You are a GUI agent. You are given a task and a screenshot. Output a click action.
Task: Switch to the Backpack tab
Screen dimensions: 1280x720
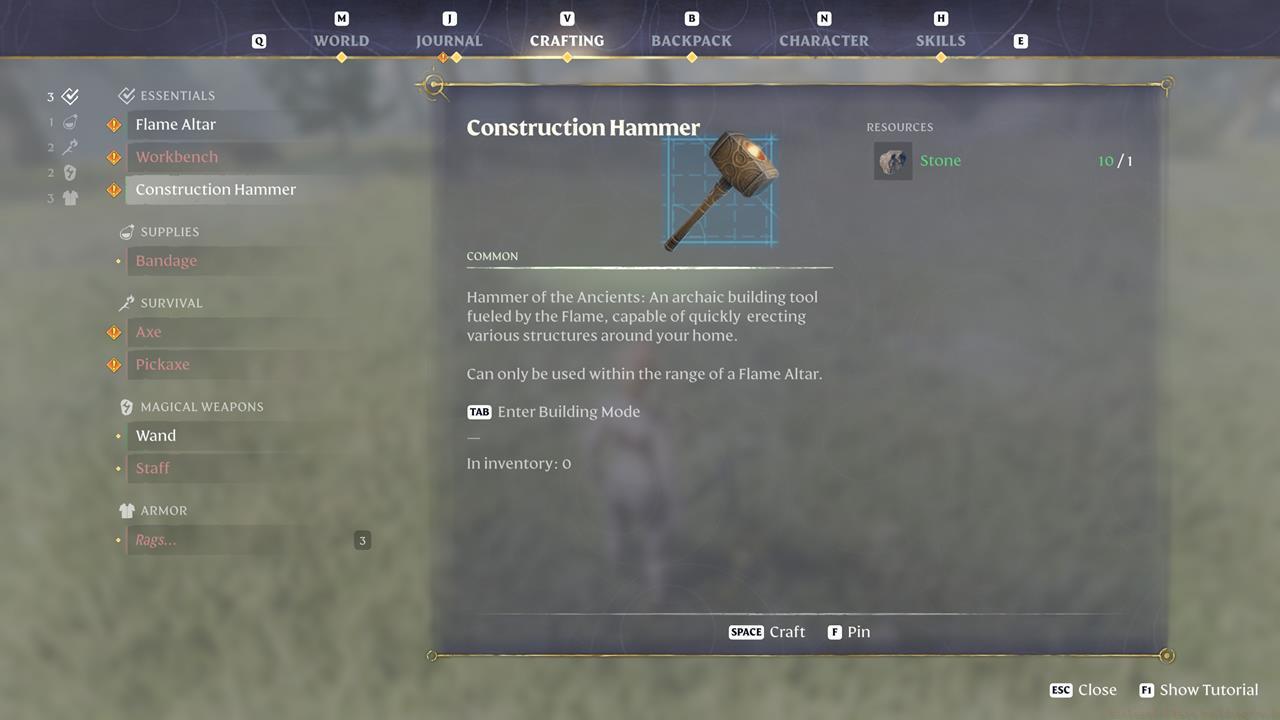[691, 40]
